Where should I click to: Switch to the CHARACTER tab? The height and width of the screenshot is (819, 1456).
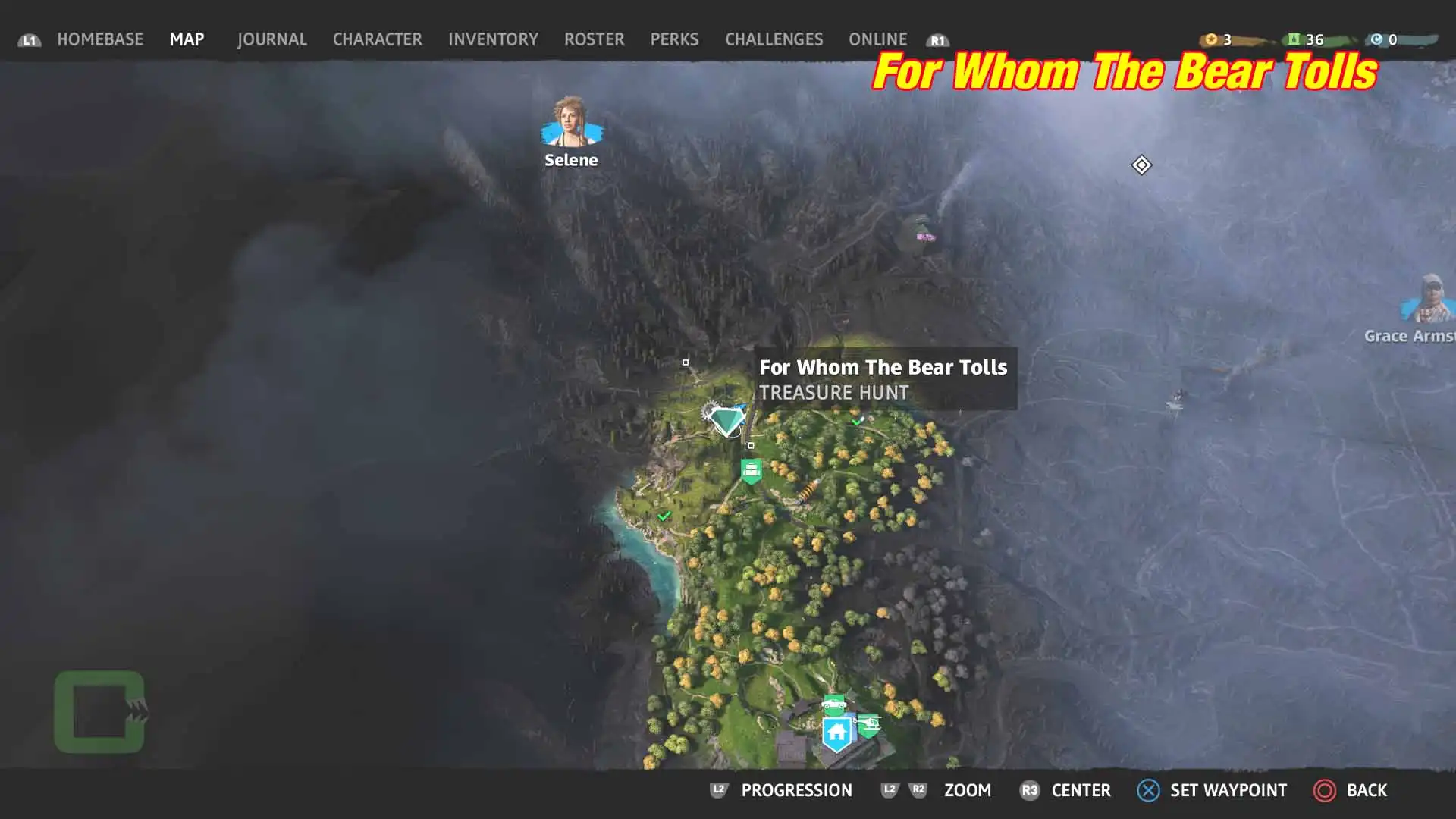[x=378, y=39]
